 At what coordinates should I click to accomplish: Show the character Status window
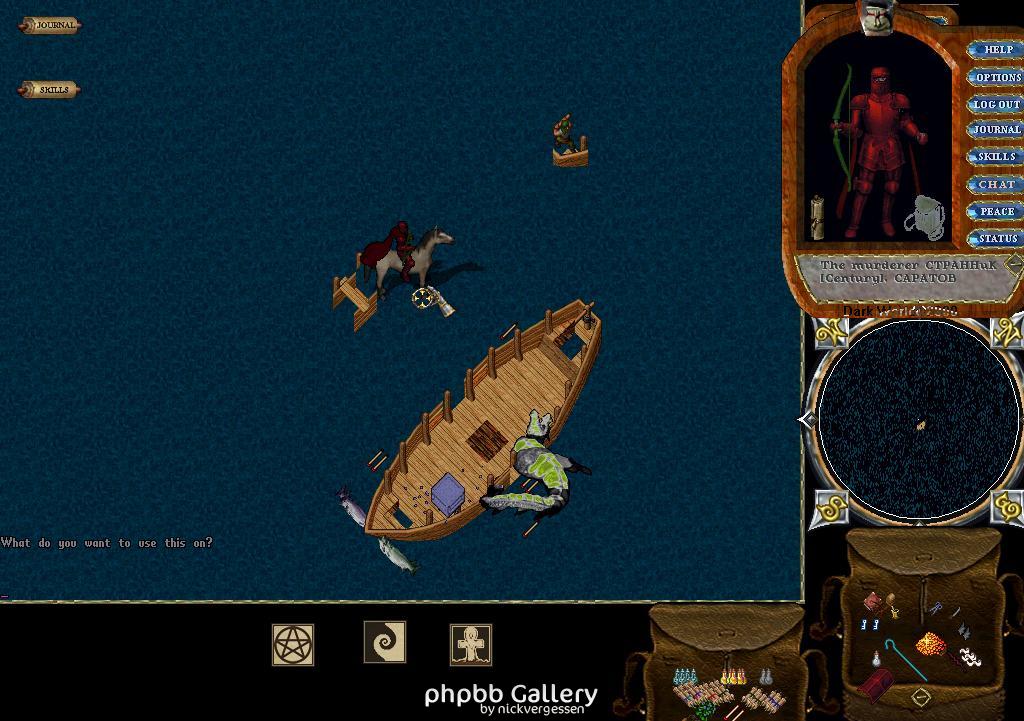pyautogui.click(x=997, y=238)
